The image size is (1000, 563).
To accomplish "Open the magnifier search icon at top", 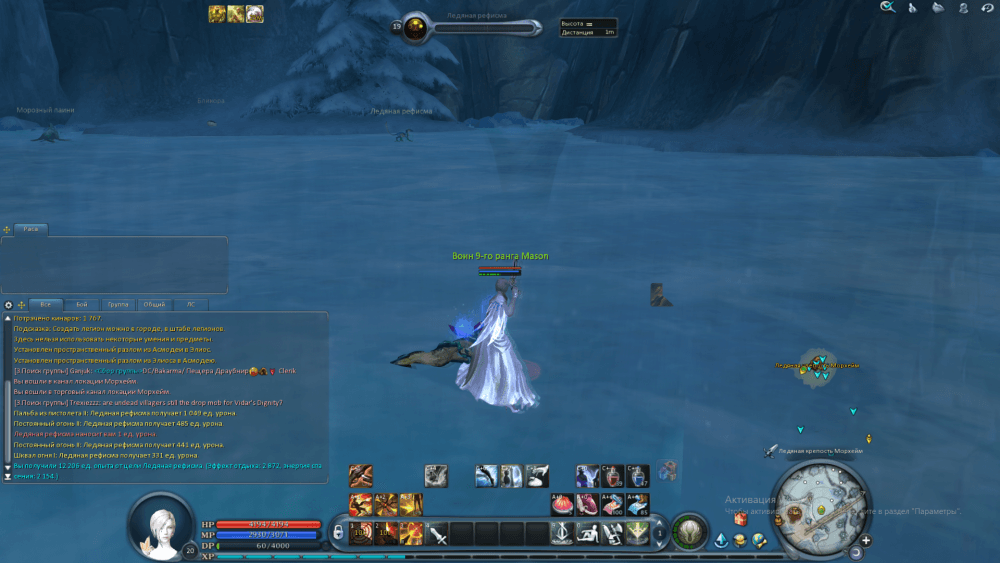I will coord(886,8).
